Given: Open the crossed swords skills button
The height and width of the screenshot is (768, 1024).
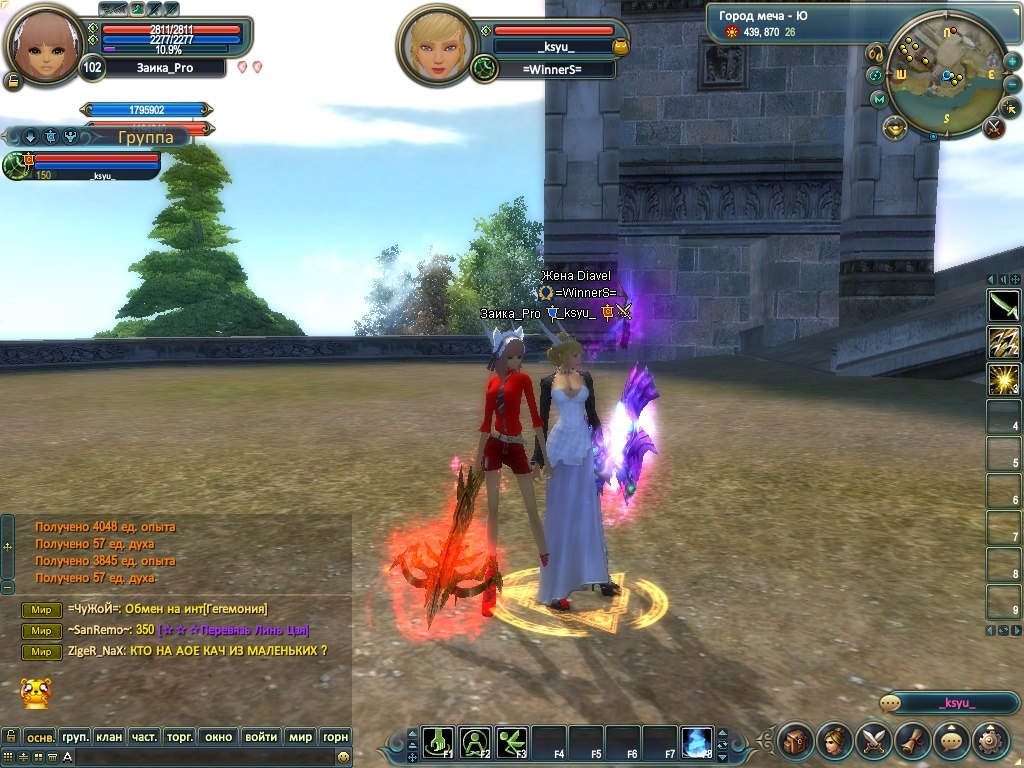Looking at the screenshot, I should [874, 741].
